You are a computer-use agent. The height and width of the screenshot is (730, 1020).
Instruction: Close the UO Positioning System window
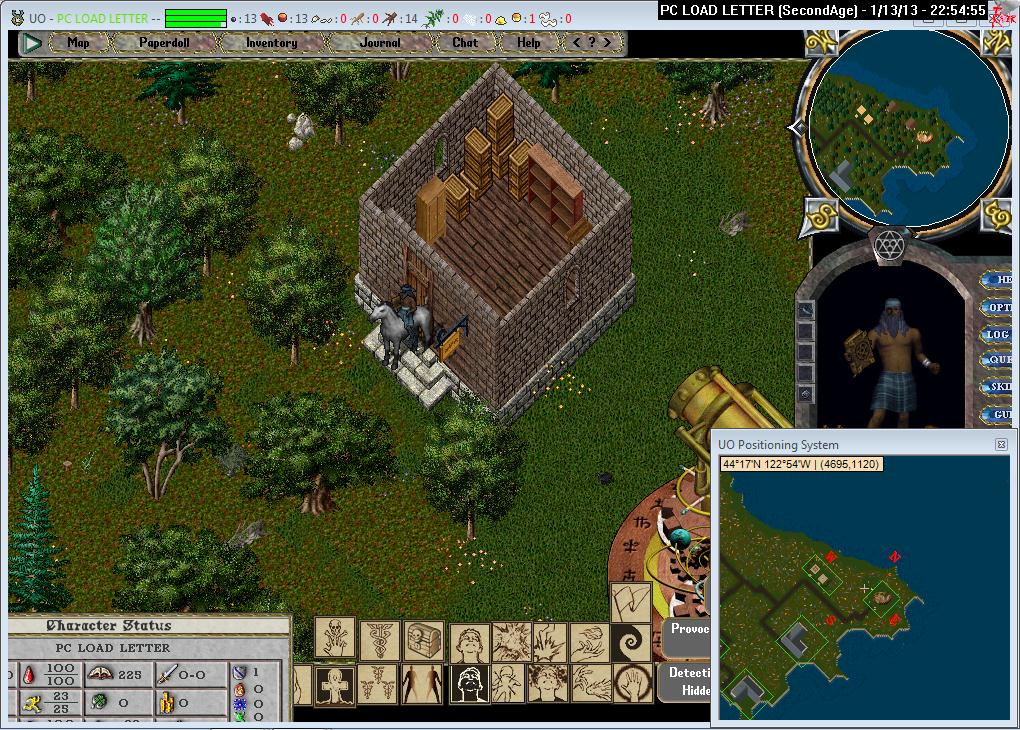click(x=1001, y=444)
